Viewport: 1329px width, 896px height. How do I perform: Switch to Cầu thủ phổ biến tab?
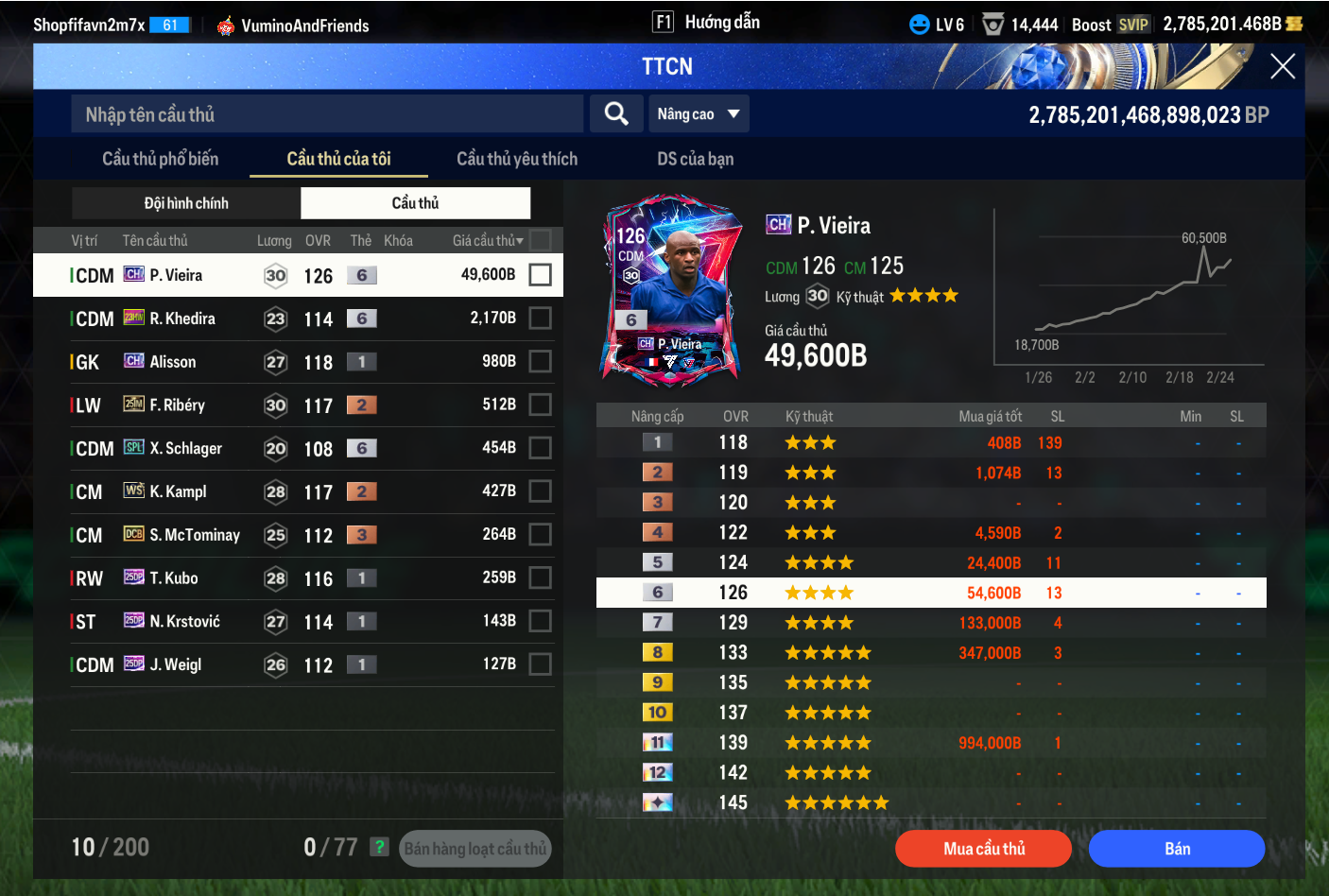[x=160, y=159]
